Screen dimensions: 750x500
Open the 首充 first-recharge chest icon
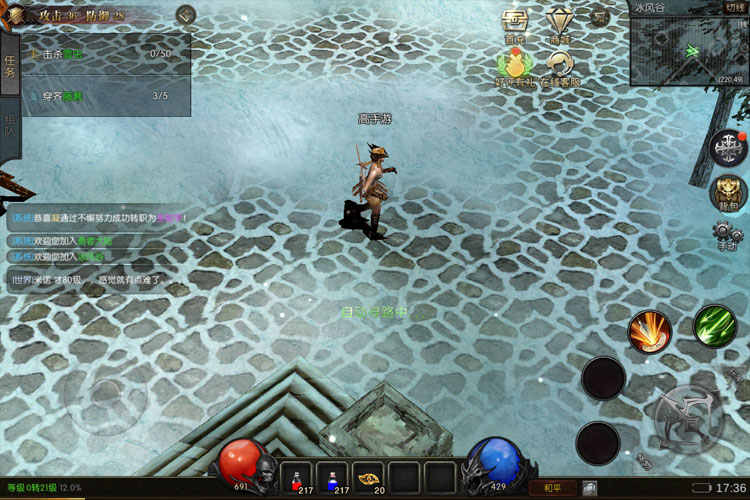pos(514,24)
